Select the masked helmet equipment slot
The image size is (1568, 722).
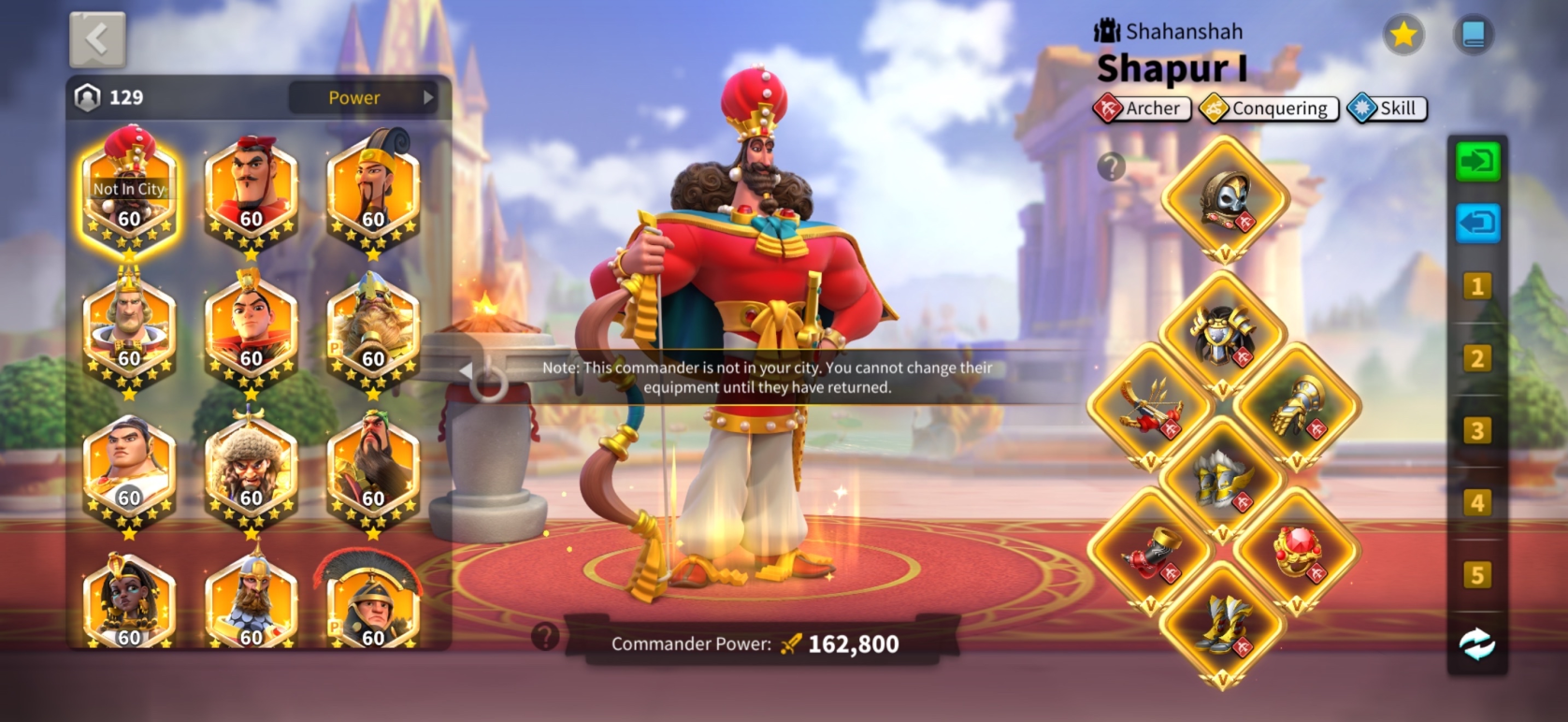[x=1225, y=199]
